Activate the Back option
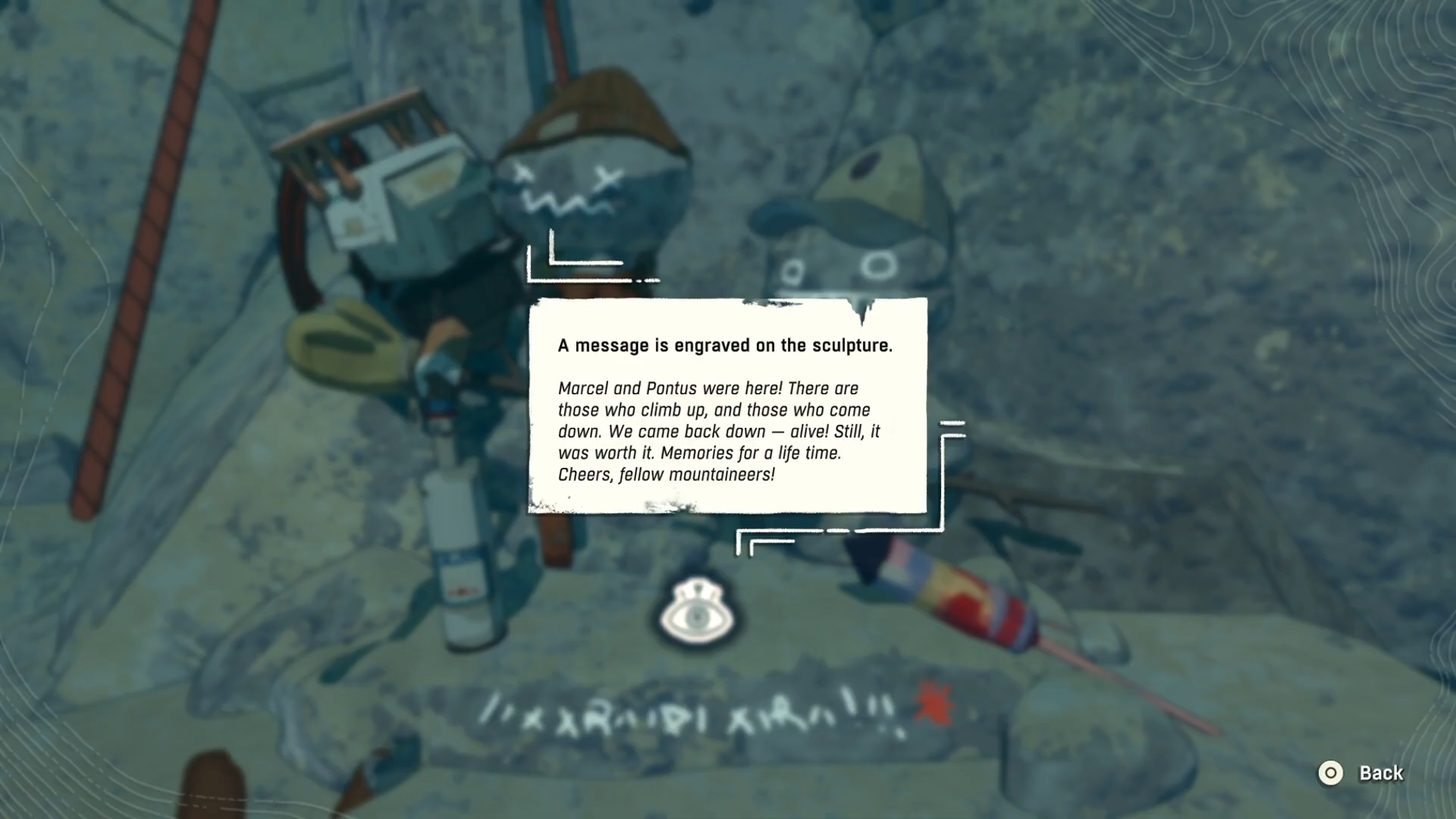This screenshot has height=819, width=1456. [1382, 773]
